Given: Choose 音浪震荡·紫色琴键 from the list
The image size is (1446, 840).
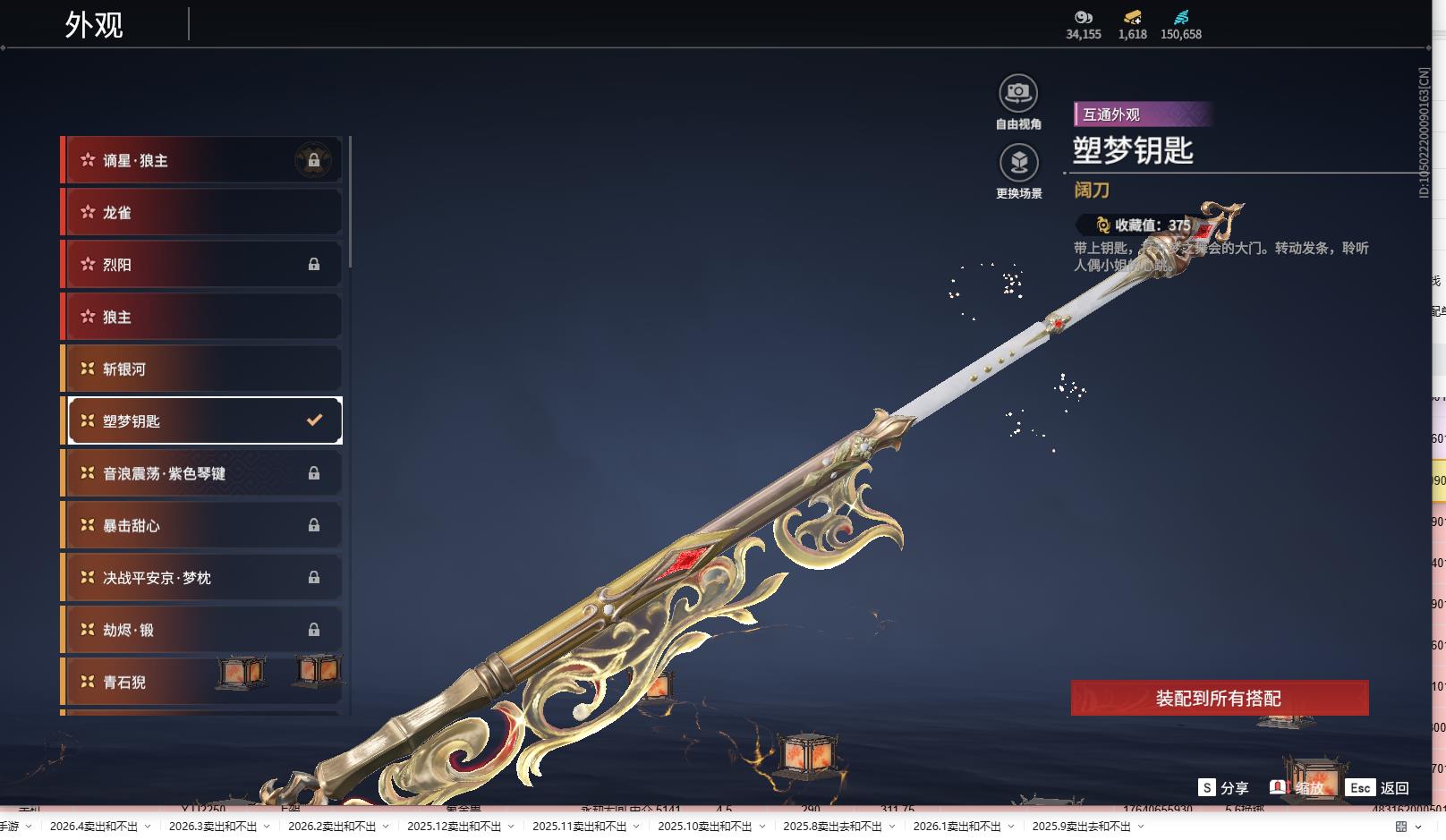Looking at the screenshot, I should click(x=202, y=473).
